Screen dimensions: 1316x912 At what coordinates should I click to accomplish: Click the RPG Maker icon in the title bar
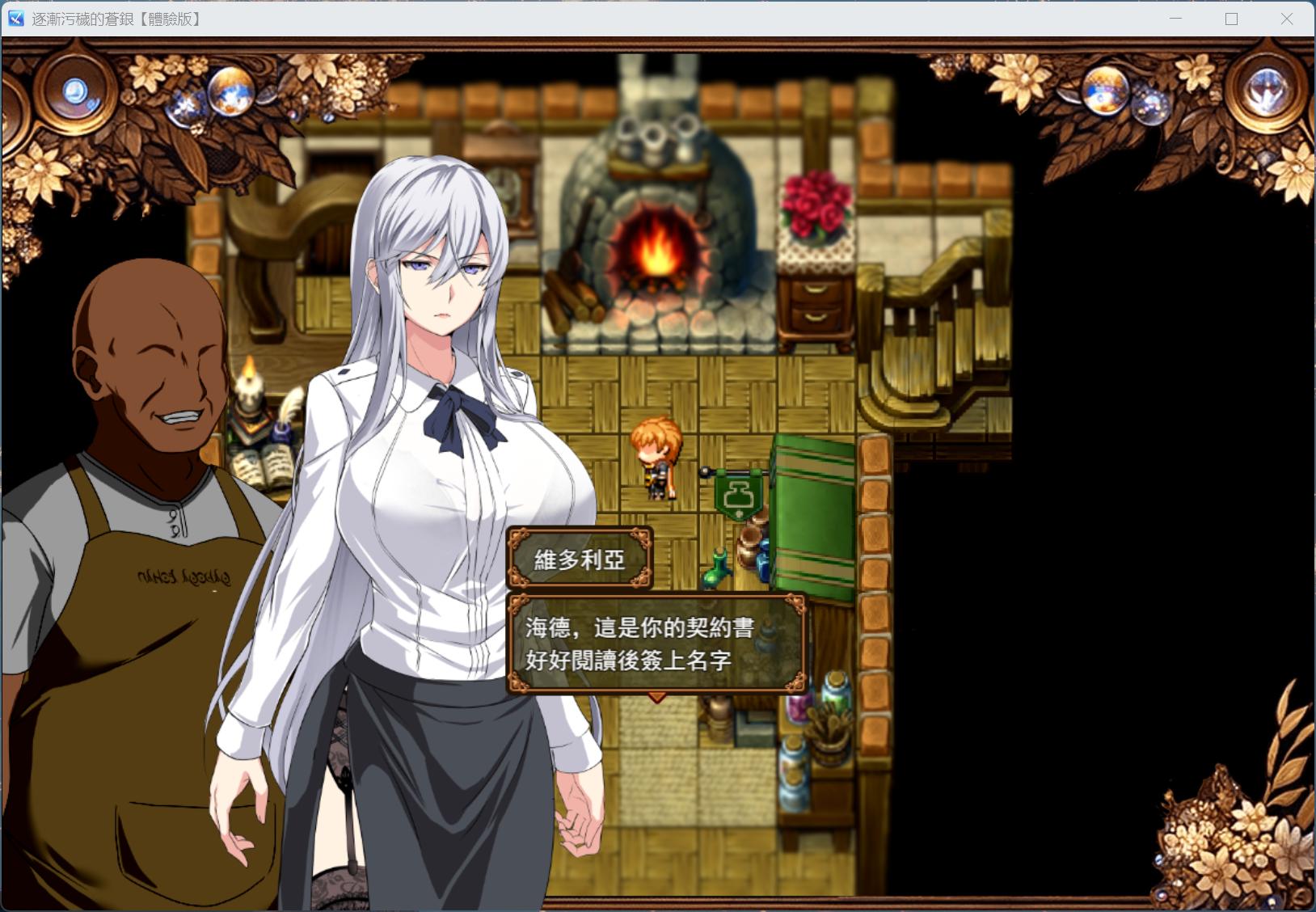coord(15,18)
